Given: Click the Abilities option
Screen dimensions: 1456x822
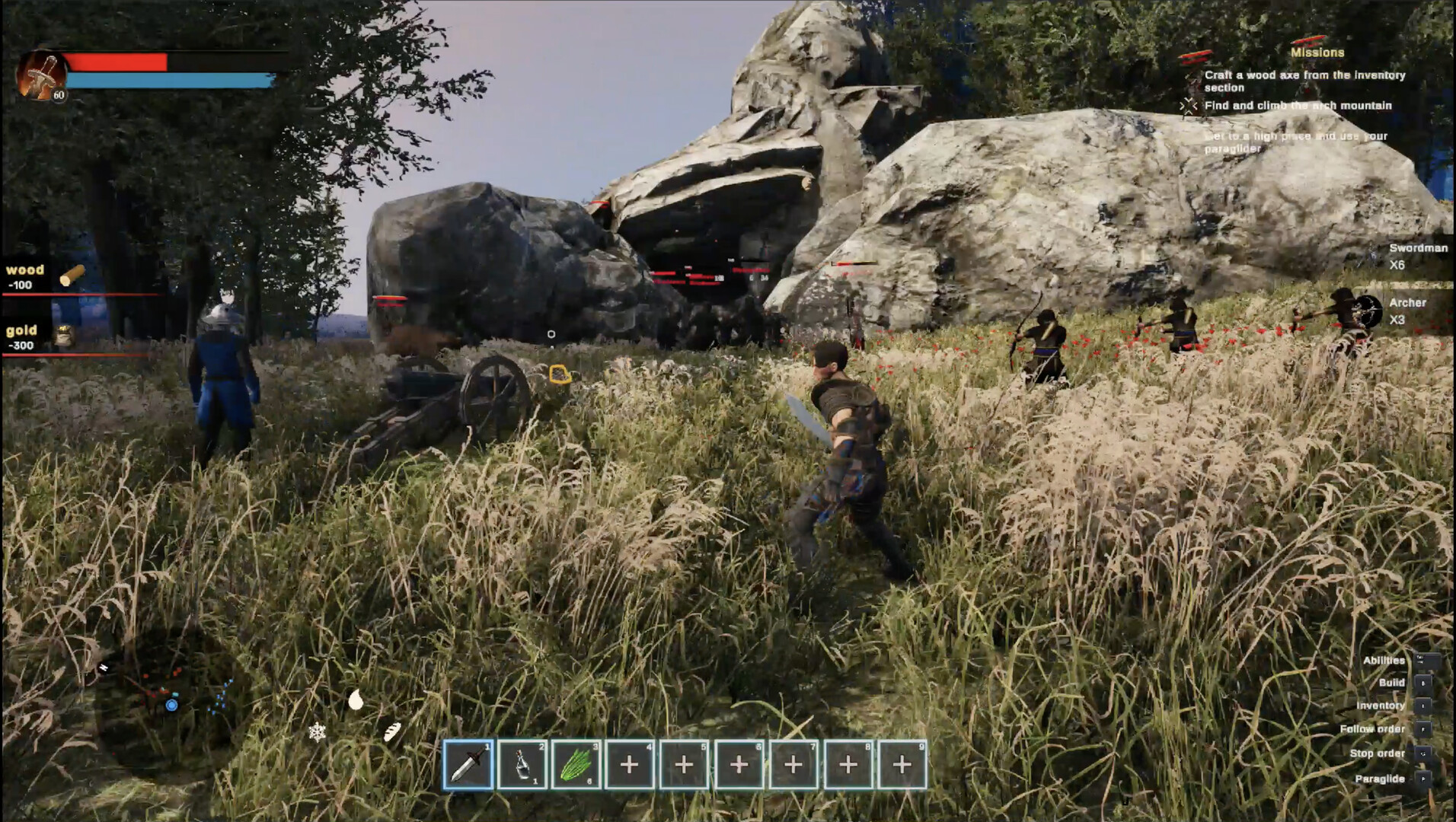Looking at the screenshot, I should click(x=1384, y=661).
